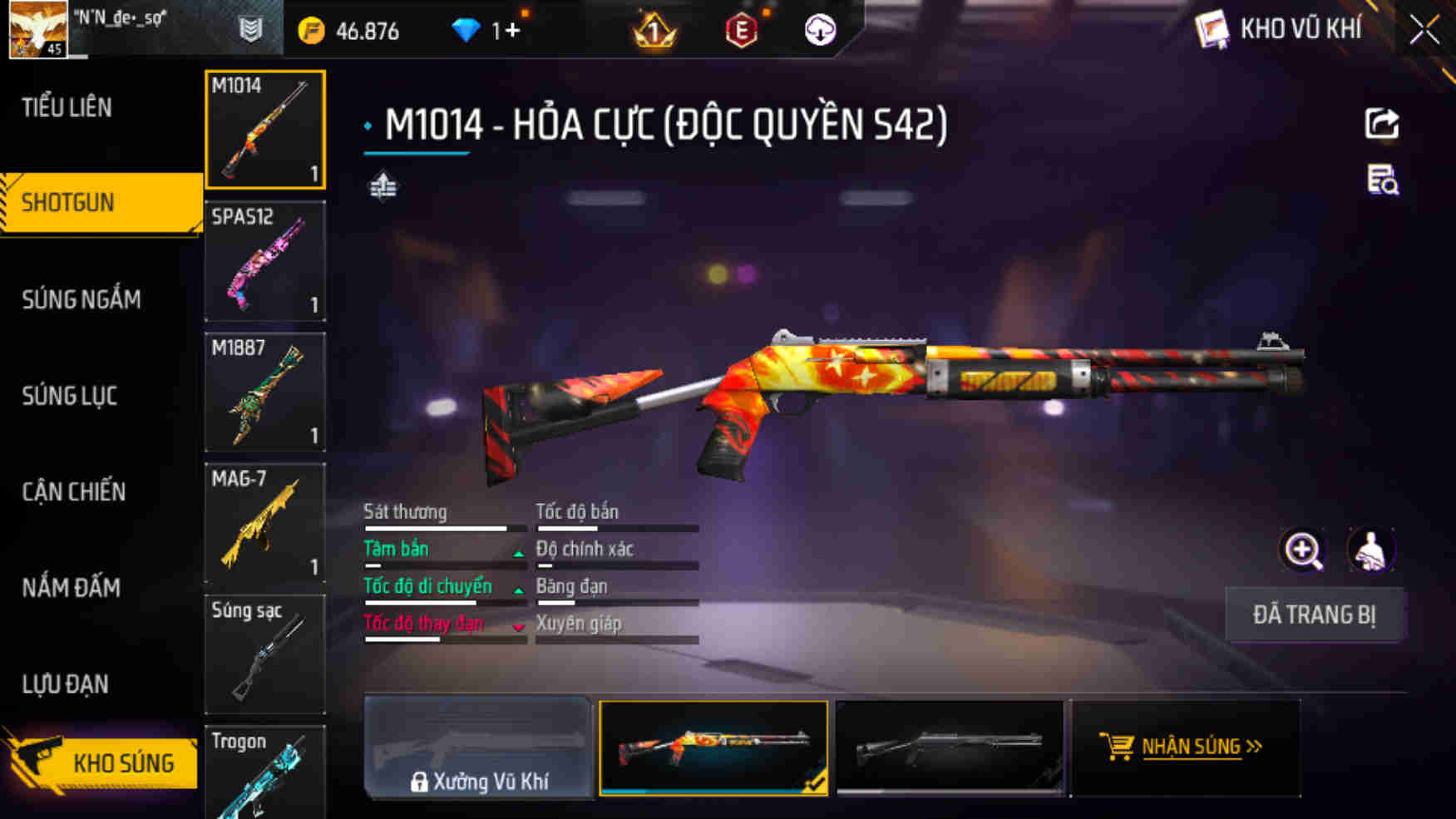
Task: Zoom in on the weapon preview
Action: [1303, 550]
